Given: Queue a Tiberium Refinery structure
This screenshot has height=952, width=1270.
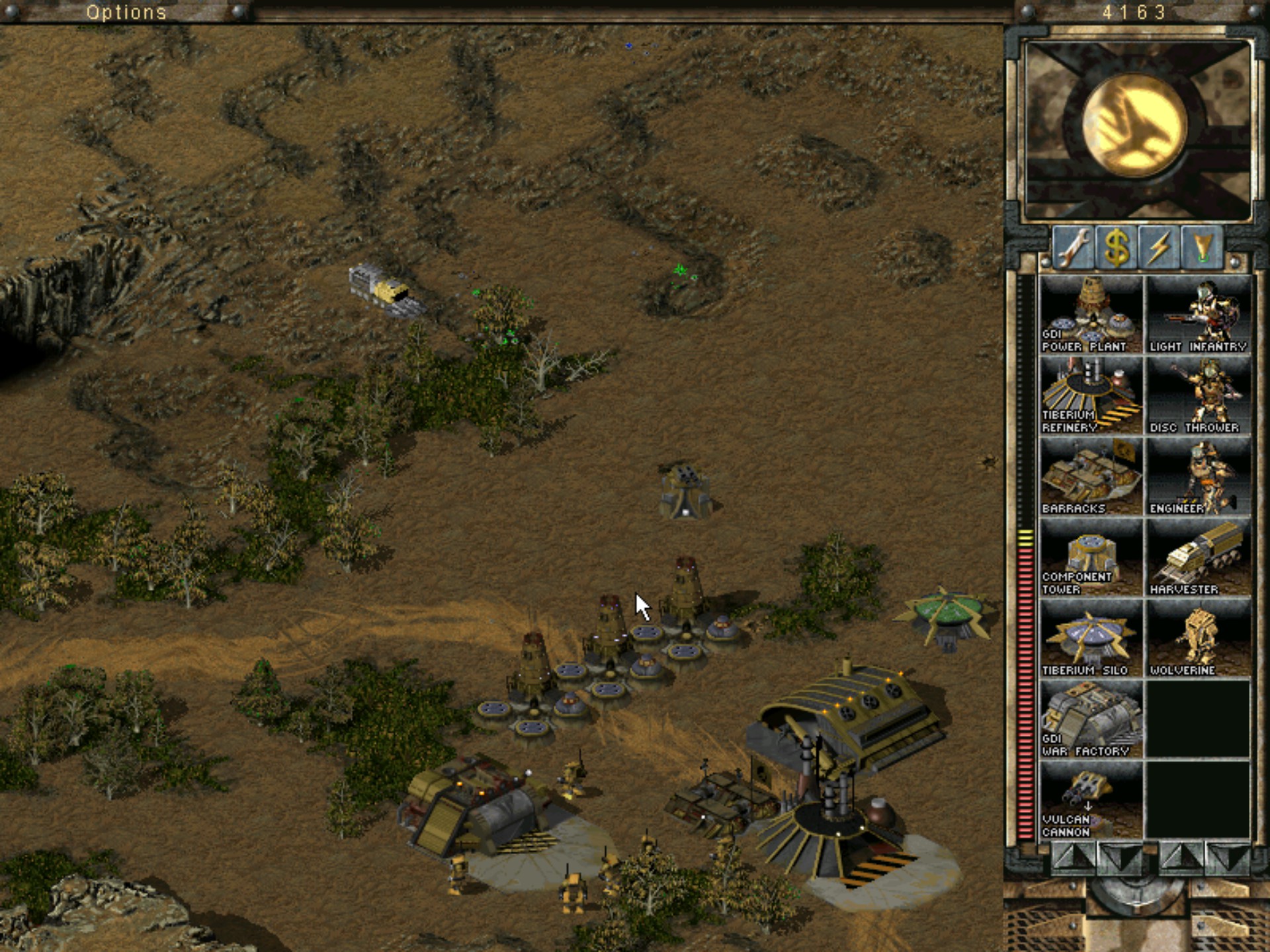Looking at the screenshot, I should coord(1090,395).
